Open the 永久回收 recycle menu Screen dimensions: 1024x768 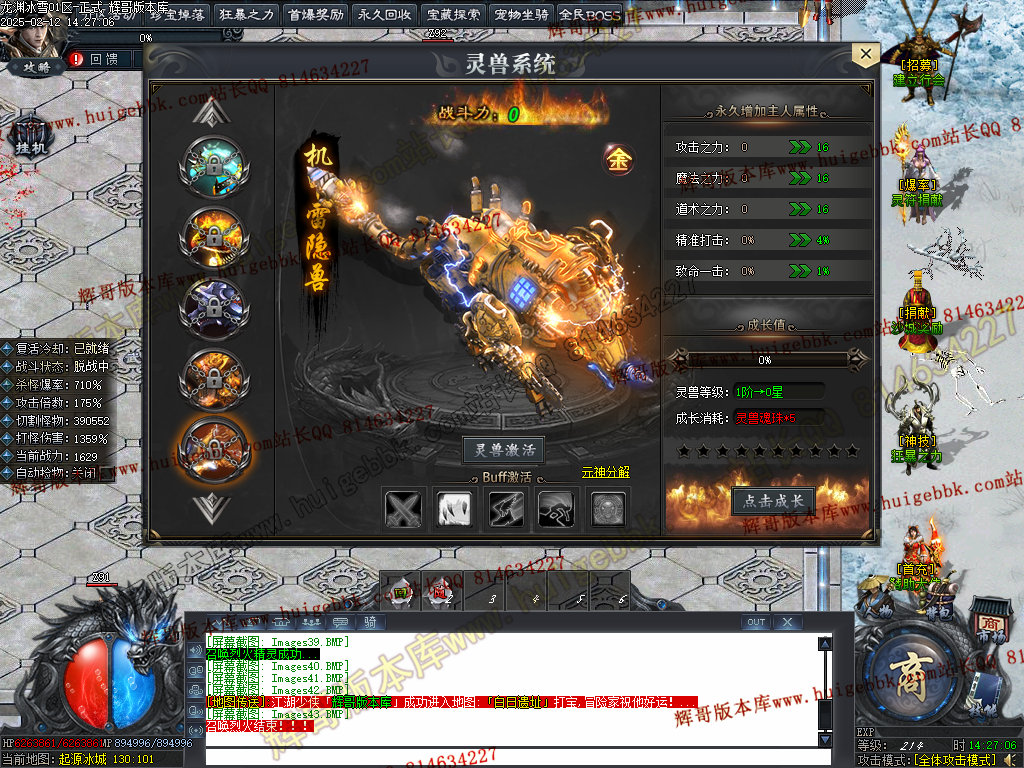pos(384,15)
